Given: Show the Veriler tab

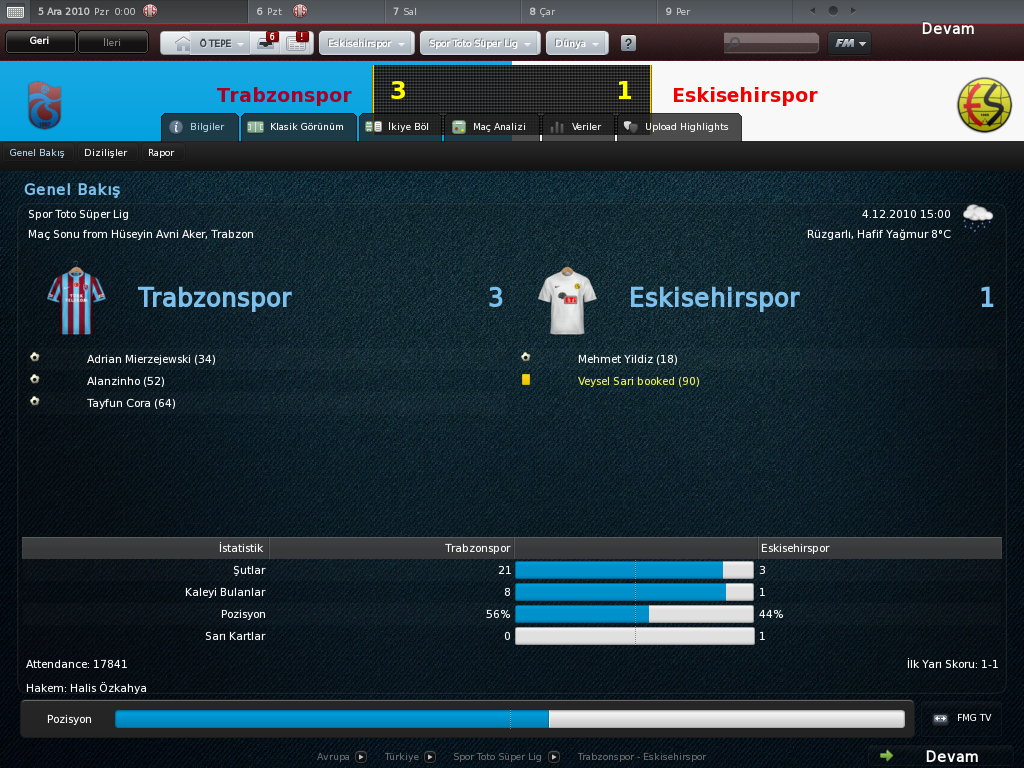Looking at the screenshot, I should tap(576, 127).
